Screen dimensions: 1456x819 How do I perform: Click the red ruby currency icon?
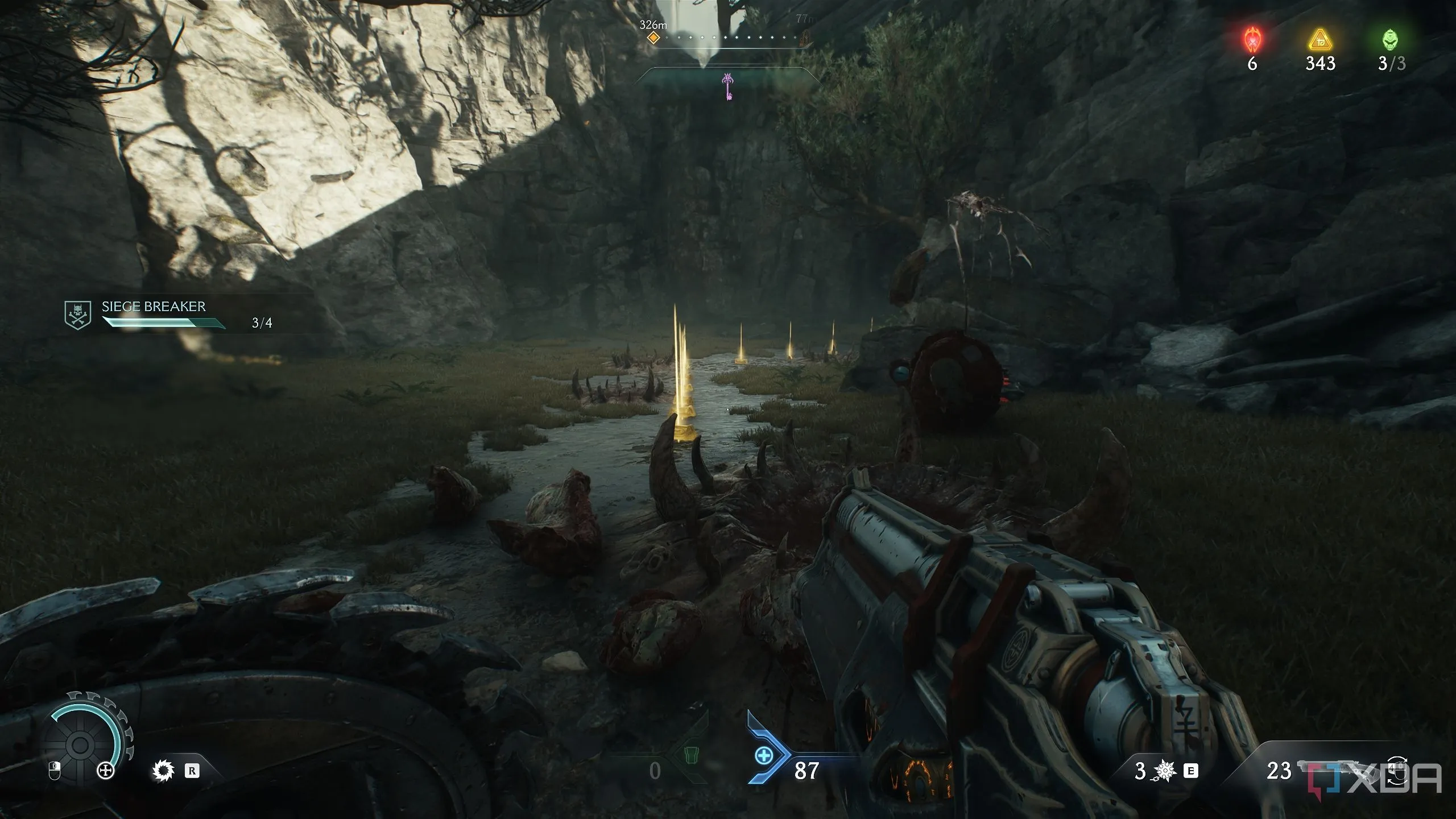(1252, 40)
